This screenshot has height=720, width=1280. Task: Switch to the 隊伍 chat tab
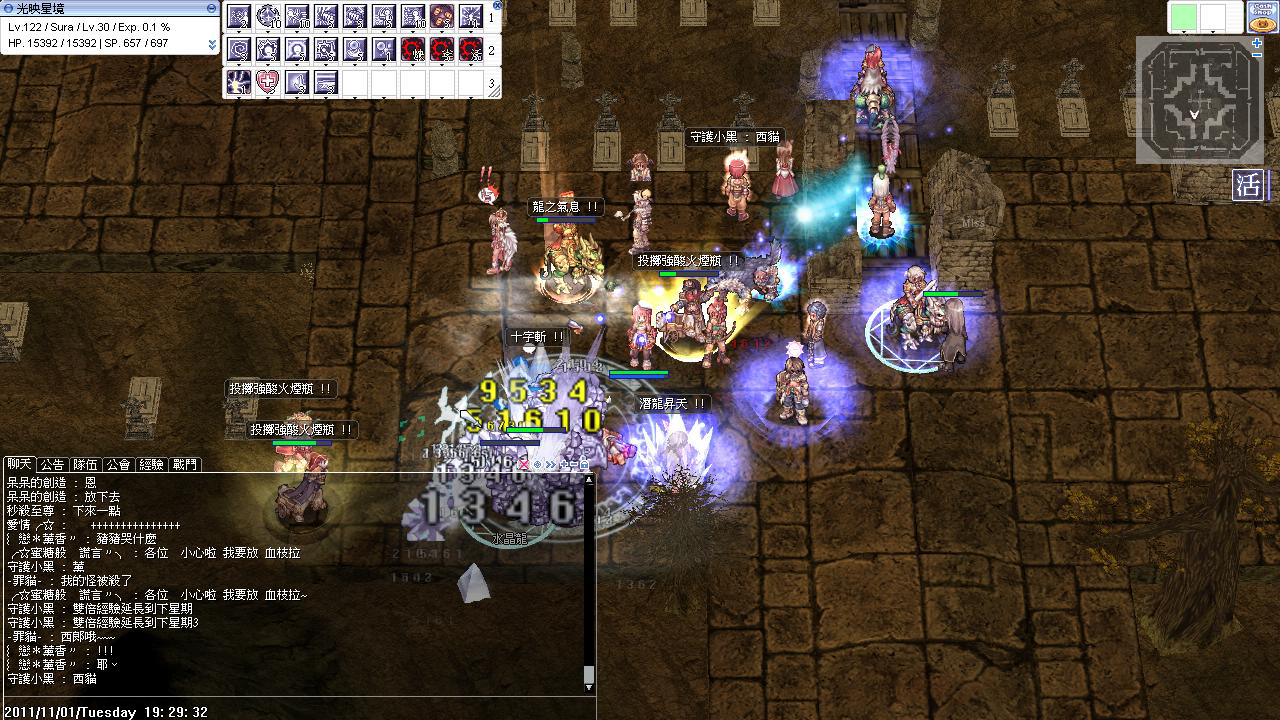point(85,464)
